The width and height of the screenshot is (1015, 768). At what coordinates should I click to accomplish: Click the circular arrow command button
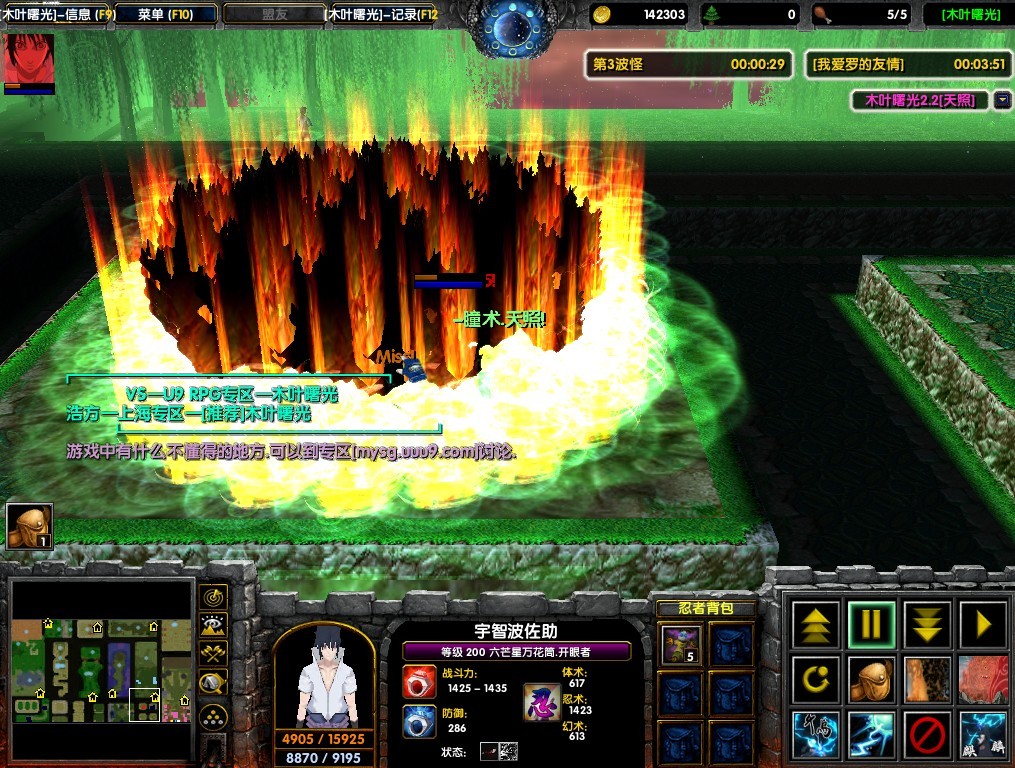816,681
